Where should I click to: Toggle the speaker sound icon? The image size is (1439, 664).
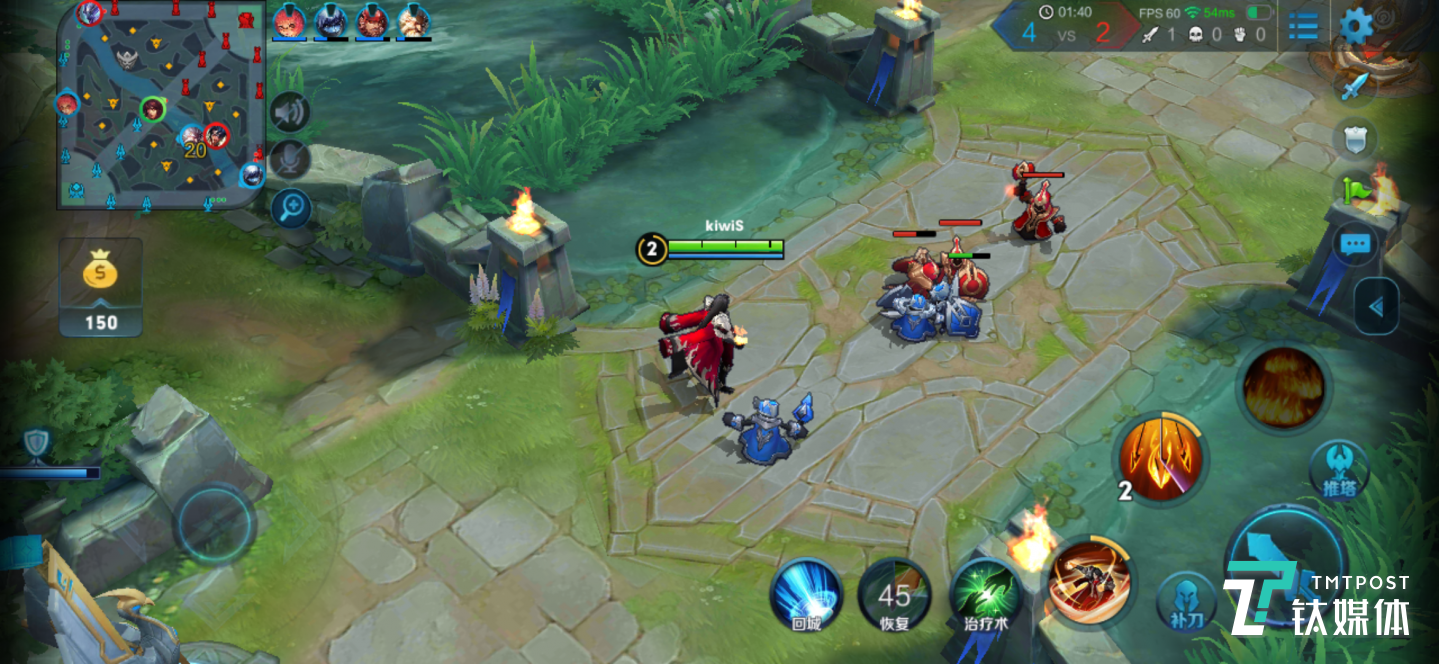pyautogui.click(x=290, y=112)
